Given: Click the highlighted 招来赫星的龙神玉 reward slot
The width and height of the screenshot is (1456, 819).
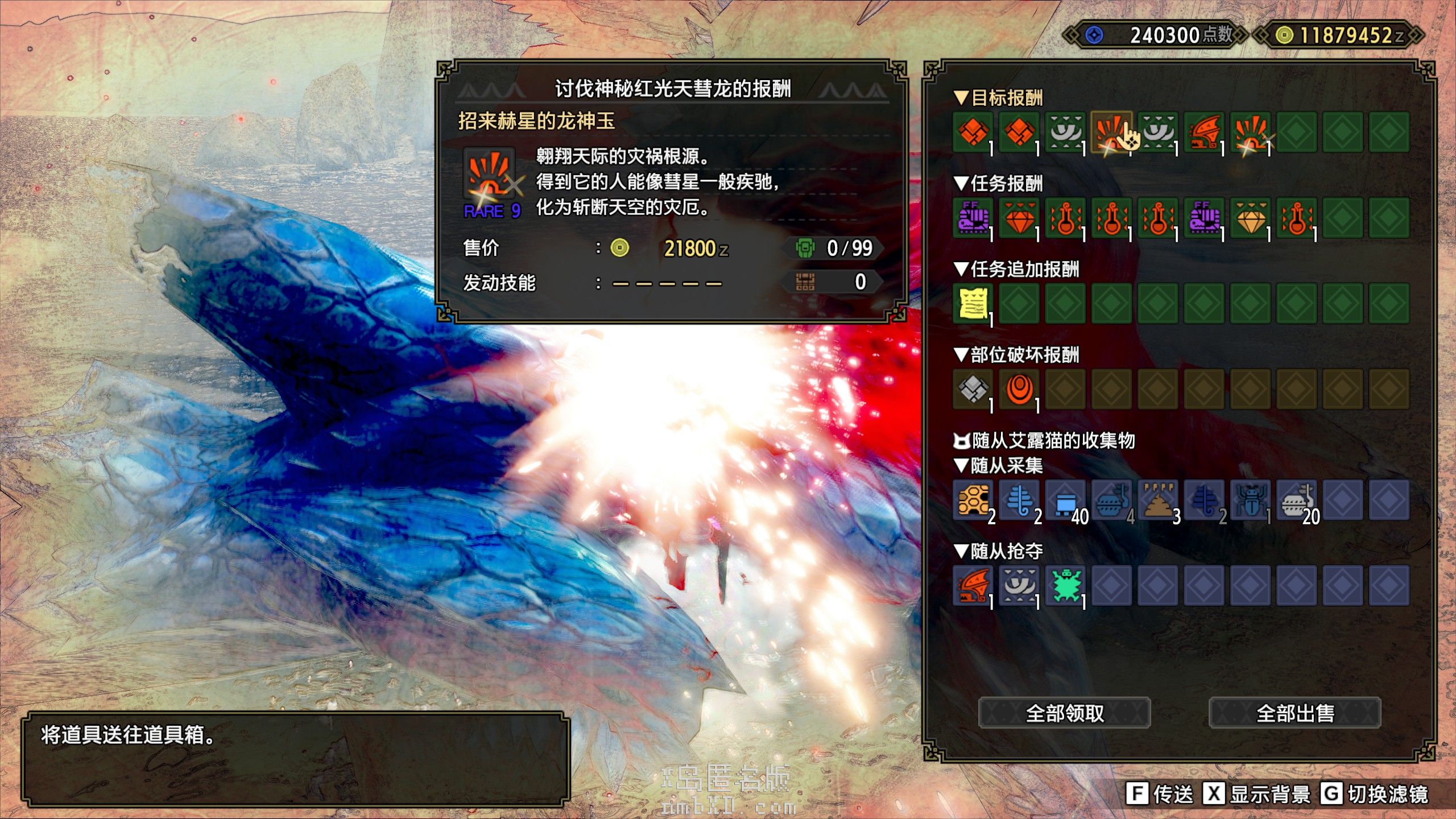Looking at the screenshot, I should pos(1111,132).
